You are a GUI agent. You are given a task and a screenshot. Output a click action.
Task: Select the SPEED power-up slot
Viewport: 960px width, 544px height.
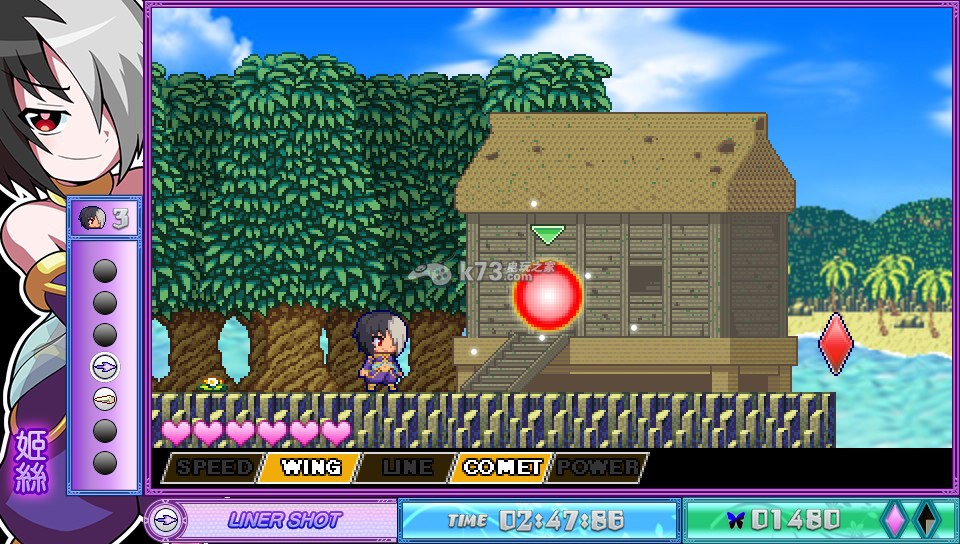pyautogui.click(x=212, y=467)
